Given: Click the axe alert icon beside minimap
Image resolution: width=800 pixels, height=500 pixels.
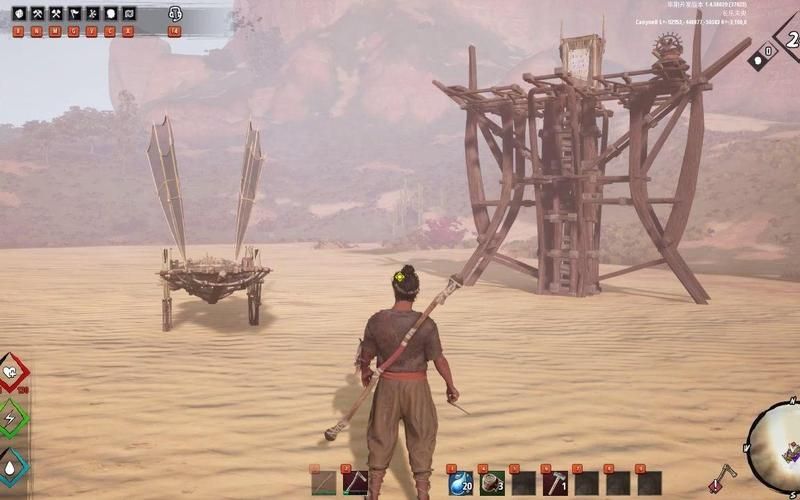Looking at the screenshot, I should [722, 478].
